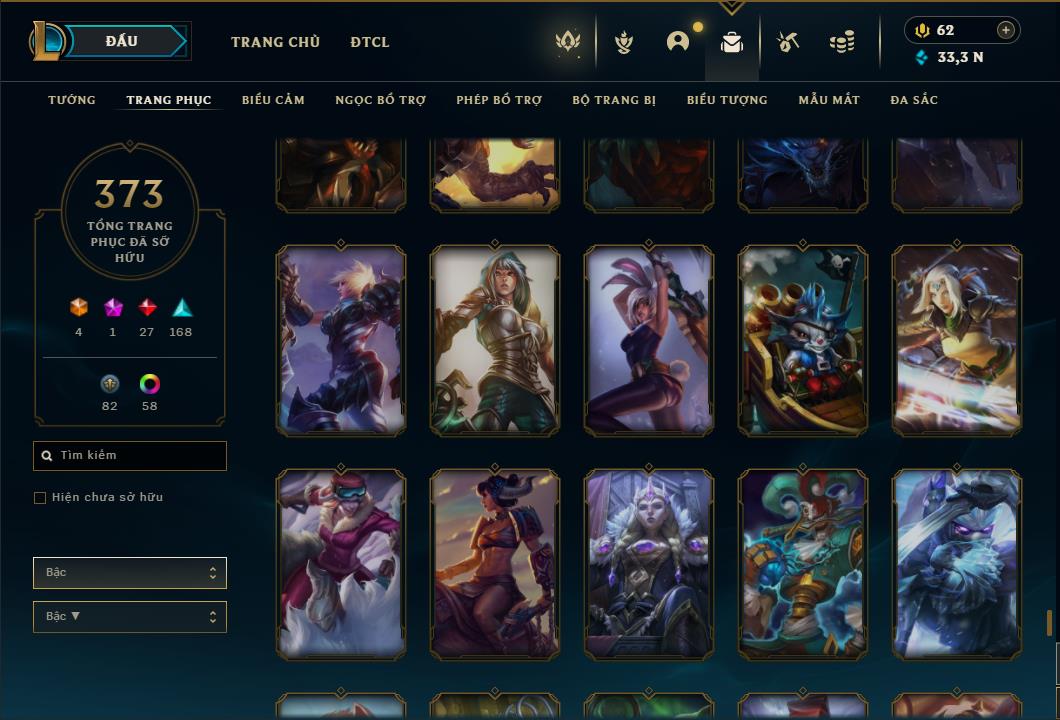Open the coin stack store icon
This screenshot has width=1060, height=720.
click(842, 42)
